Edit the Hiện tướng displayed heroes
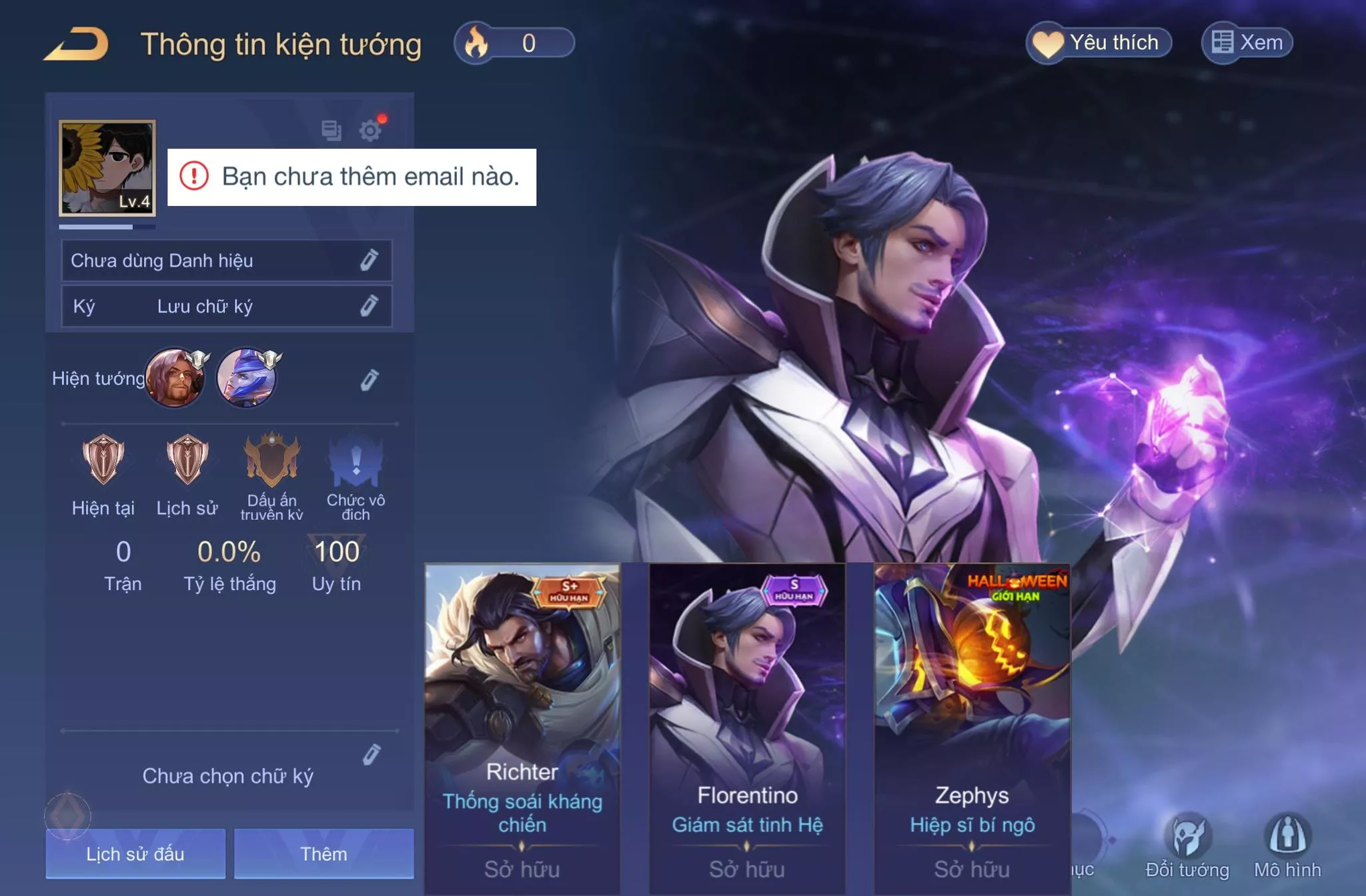Screen dimensions: 1366x896 [x=369, y=380]
